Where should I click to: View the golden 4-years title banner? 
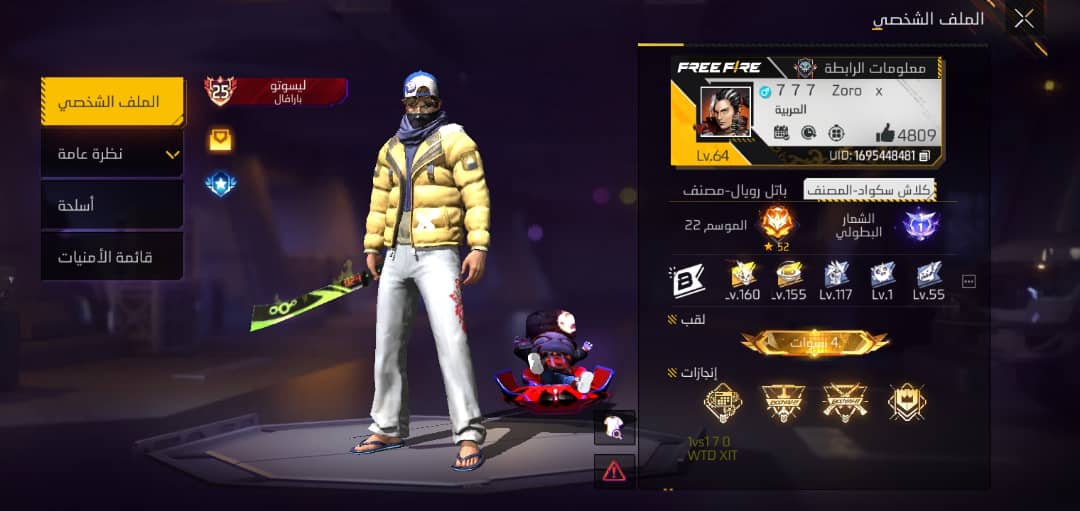tap(814, 342)
